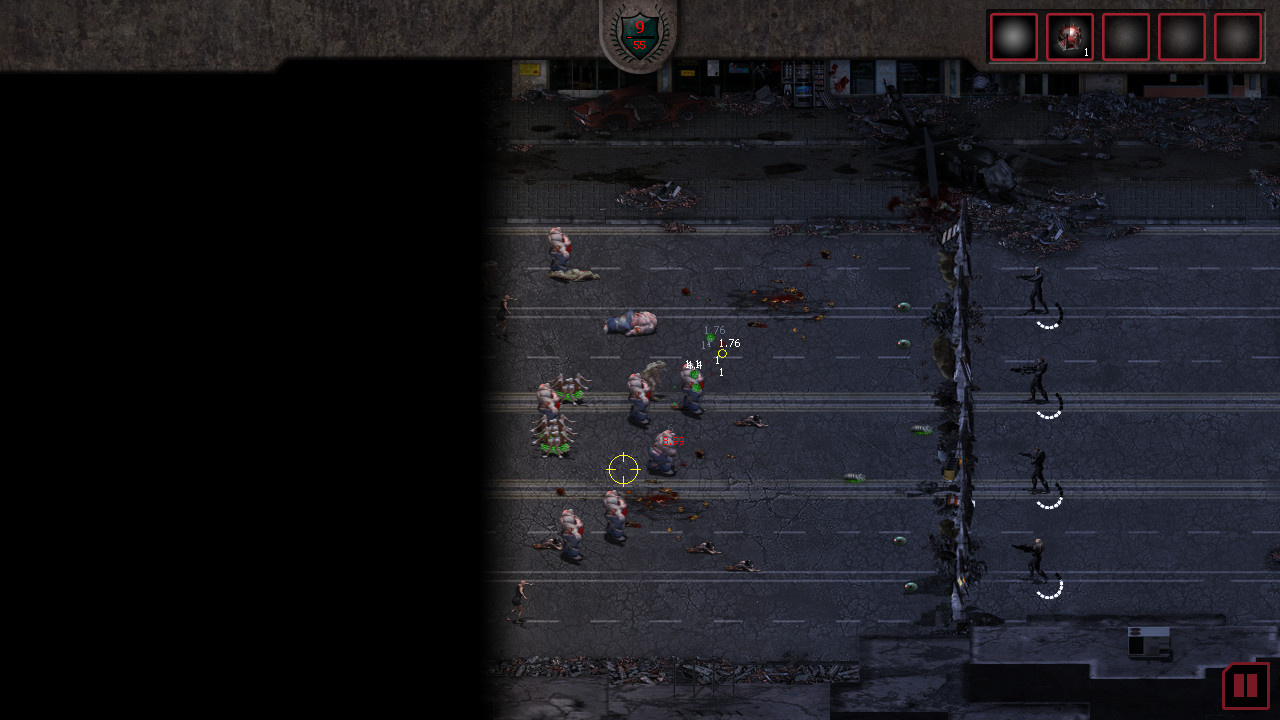Select the mine item in slot two

[x=1069, y=36]
